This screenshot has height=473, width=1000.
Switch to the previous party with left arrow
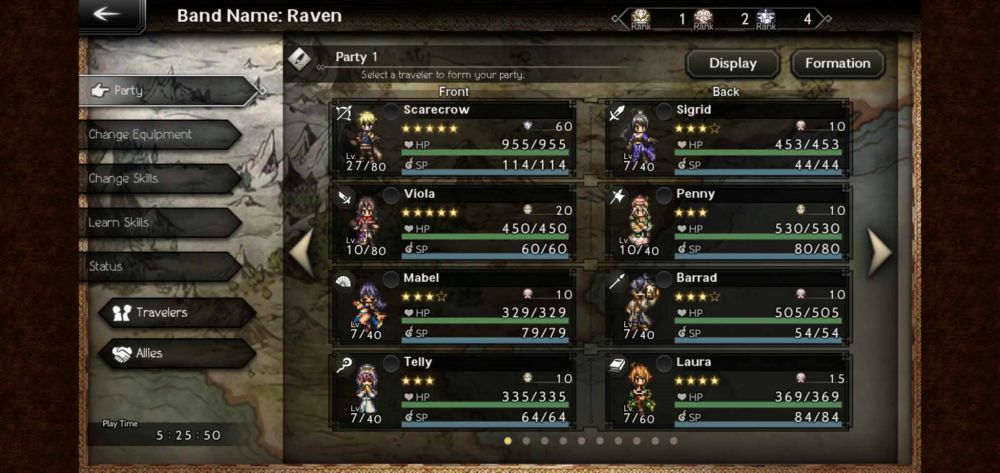tap(302, 252)
